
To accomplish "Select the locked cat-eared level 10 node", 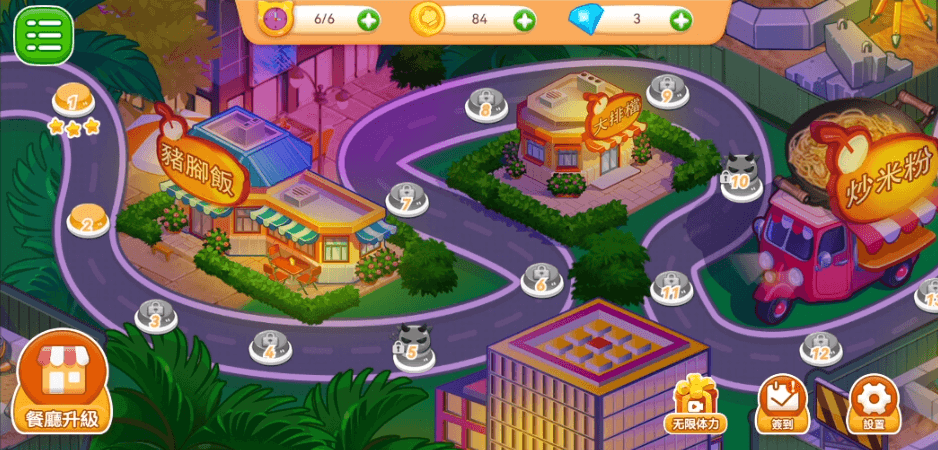I will (x=741, y=177).
